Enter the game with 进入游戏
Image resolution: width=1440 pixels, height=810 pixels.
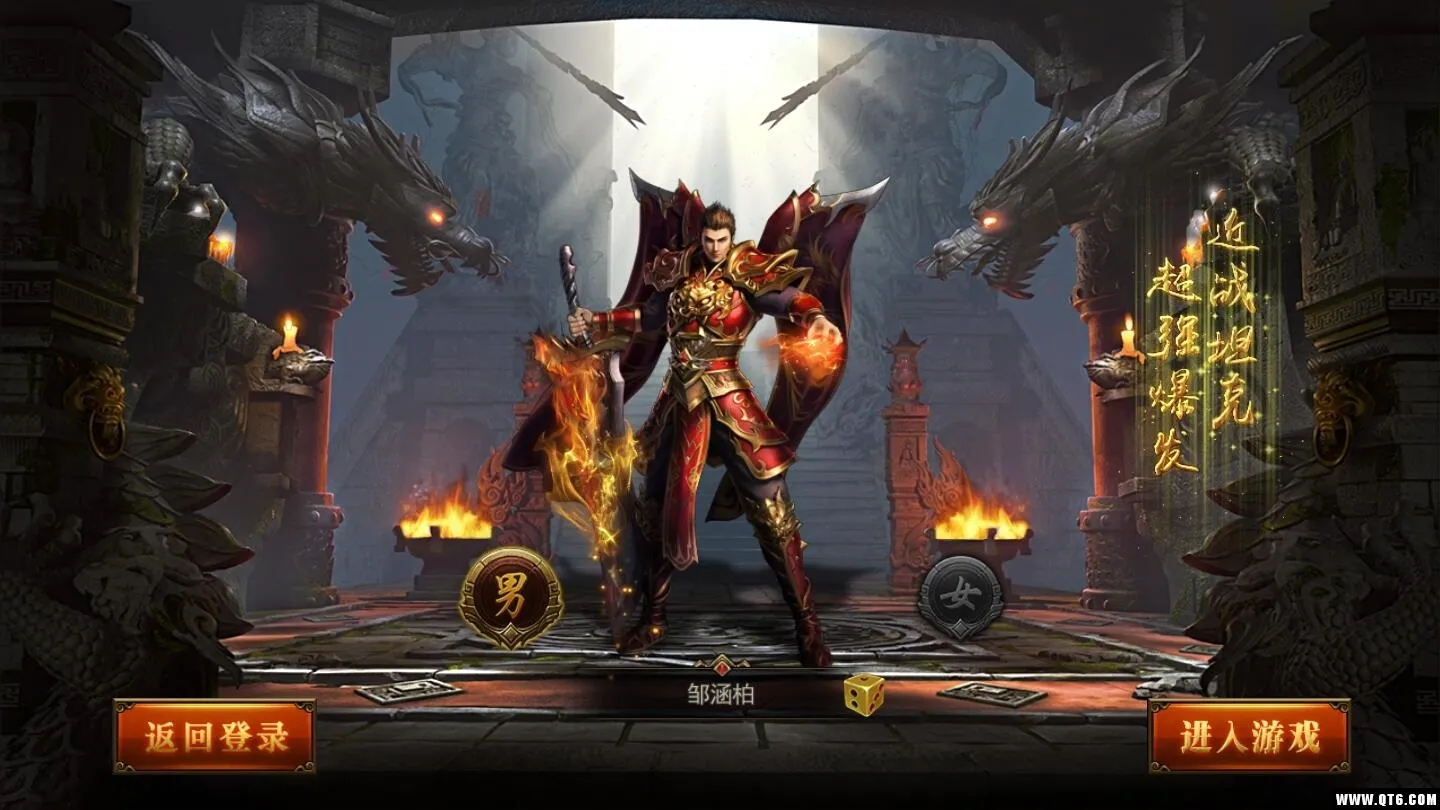[1249, 737]
